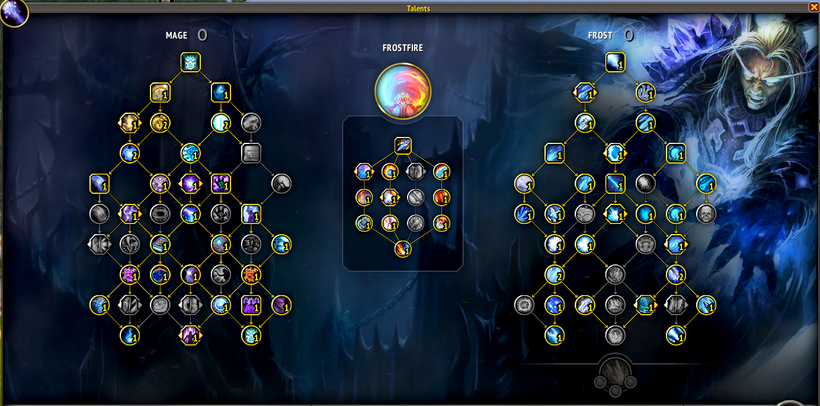Select the first node in the Frostfire tree
820x406 pixels.
point(403,145)
